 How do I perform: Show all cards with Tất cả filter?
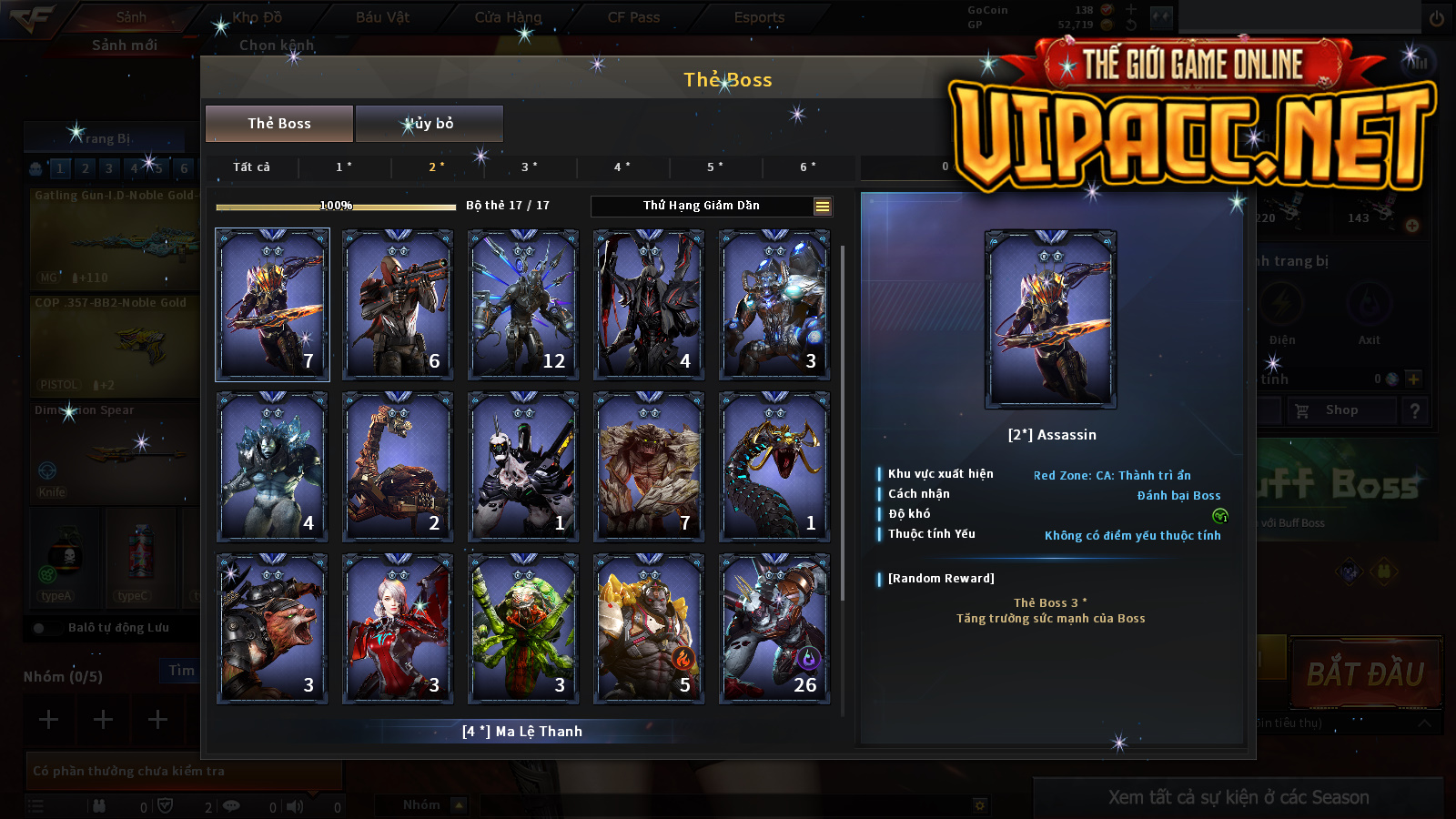(251, 167)
